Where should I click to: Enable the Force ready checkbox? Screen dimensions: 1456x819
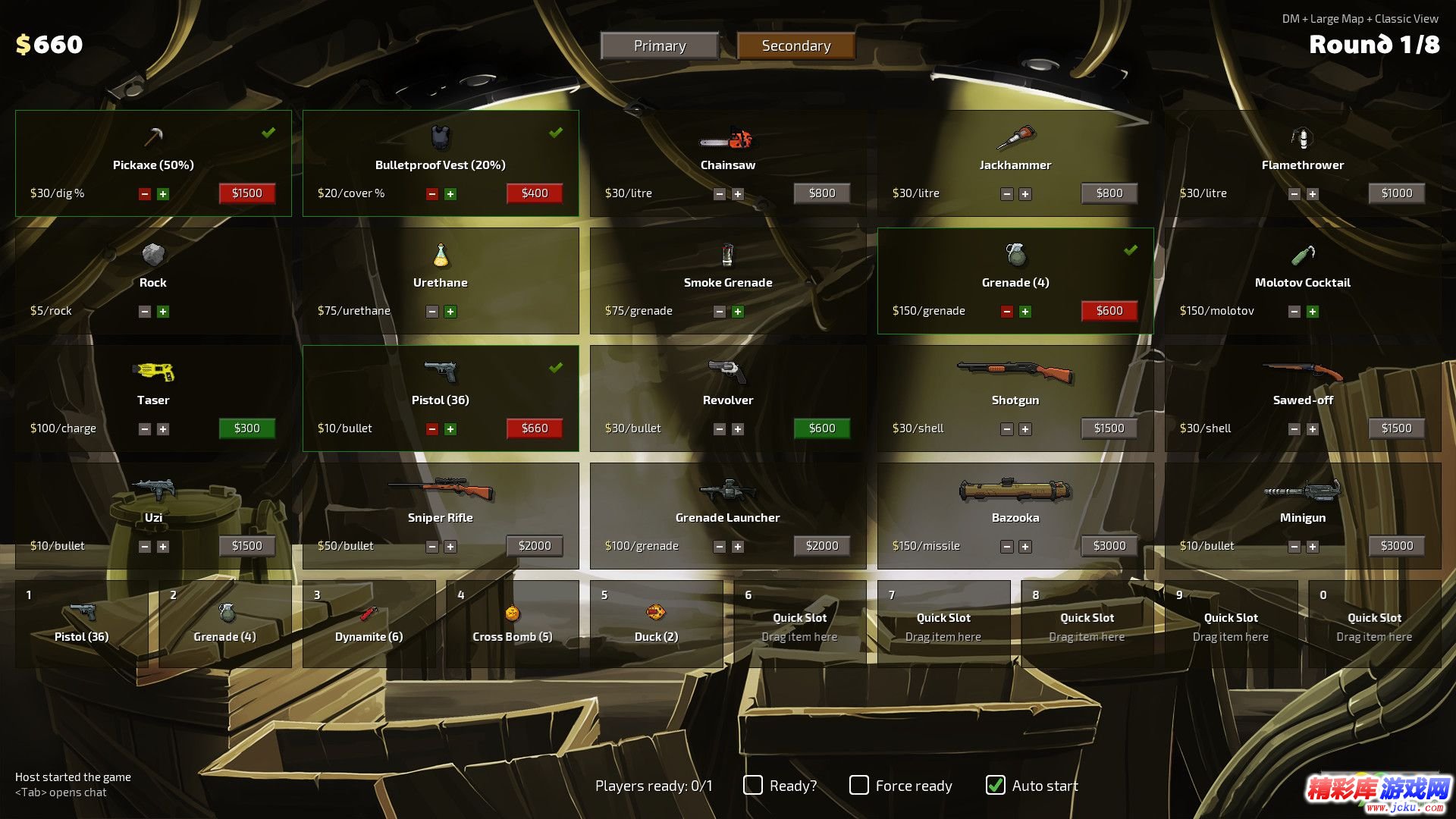[859, 785]
